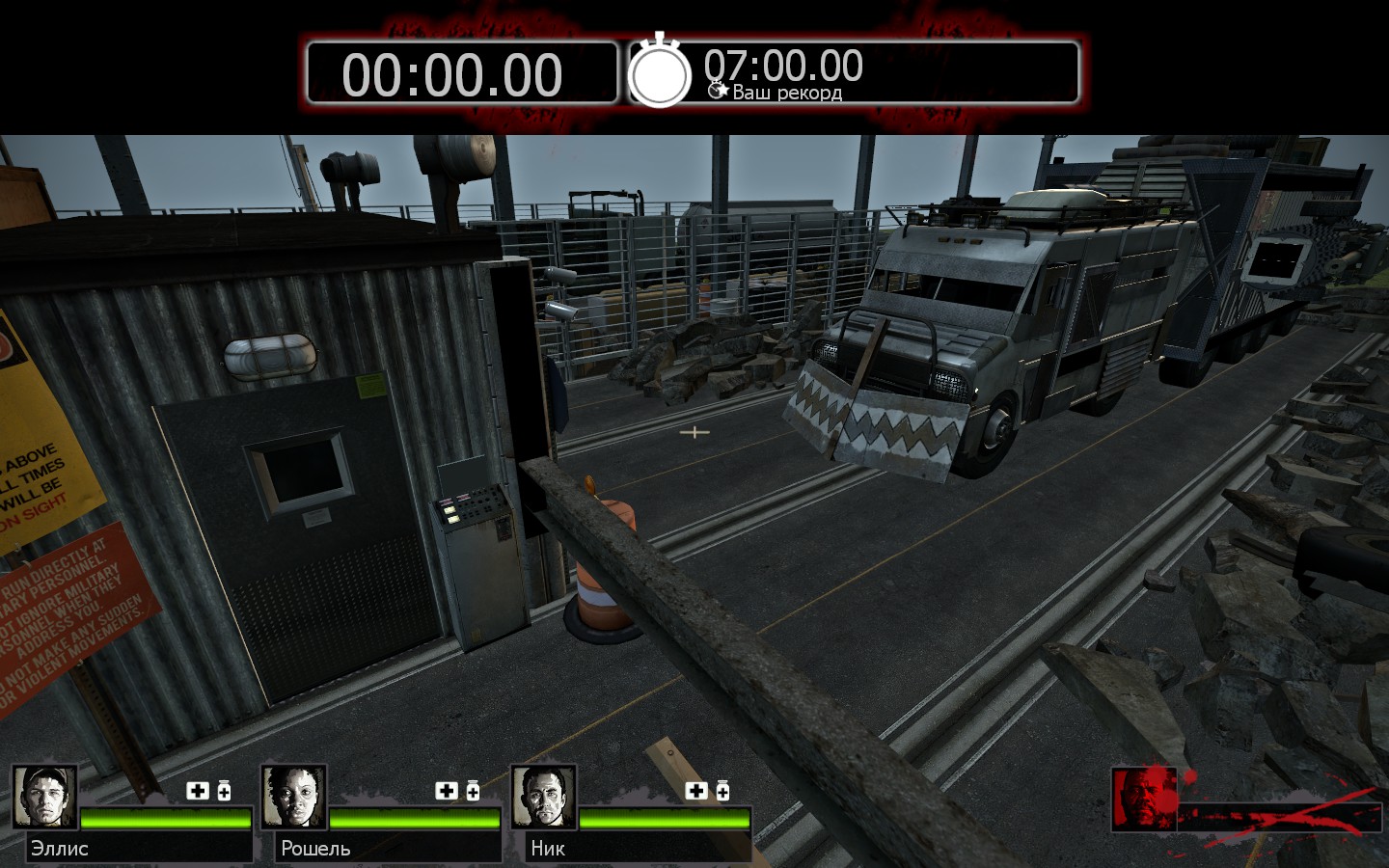
Task: Click Coach's red player portrait
Action: [1143, 798]
